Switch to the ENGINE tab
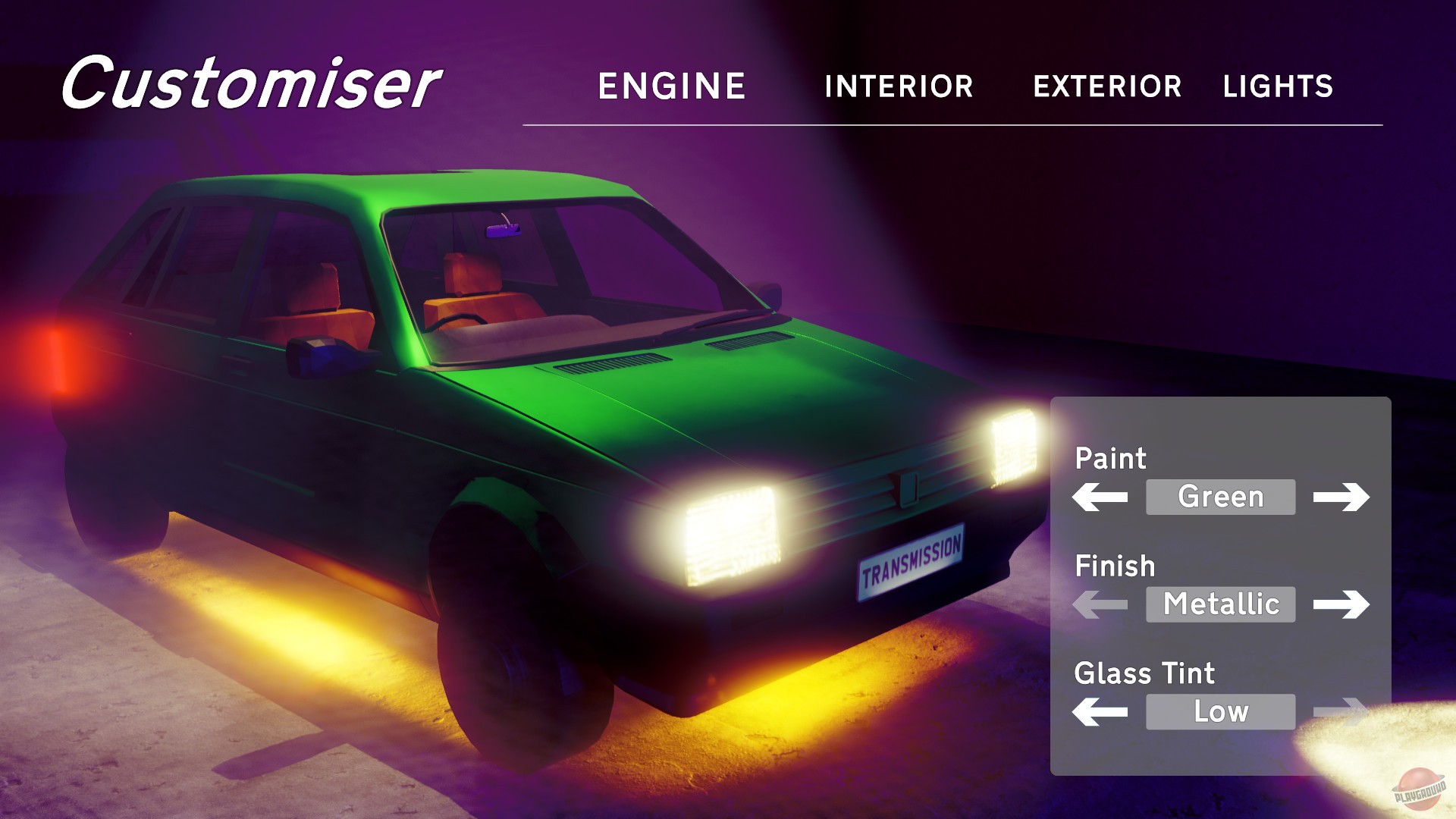This screenshot has height=819, width=1456. [670, 85]
